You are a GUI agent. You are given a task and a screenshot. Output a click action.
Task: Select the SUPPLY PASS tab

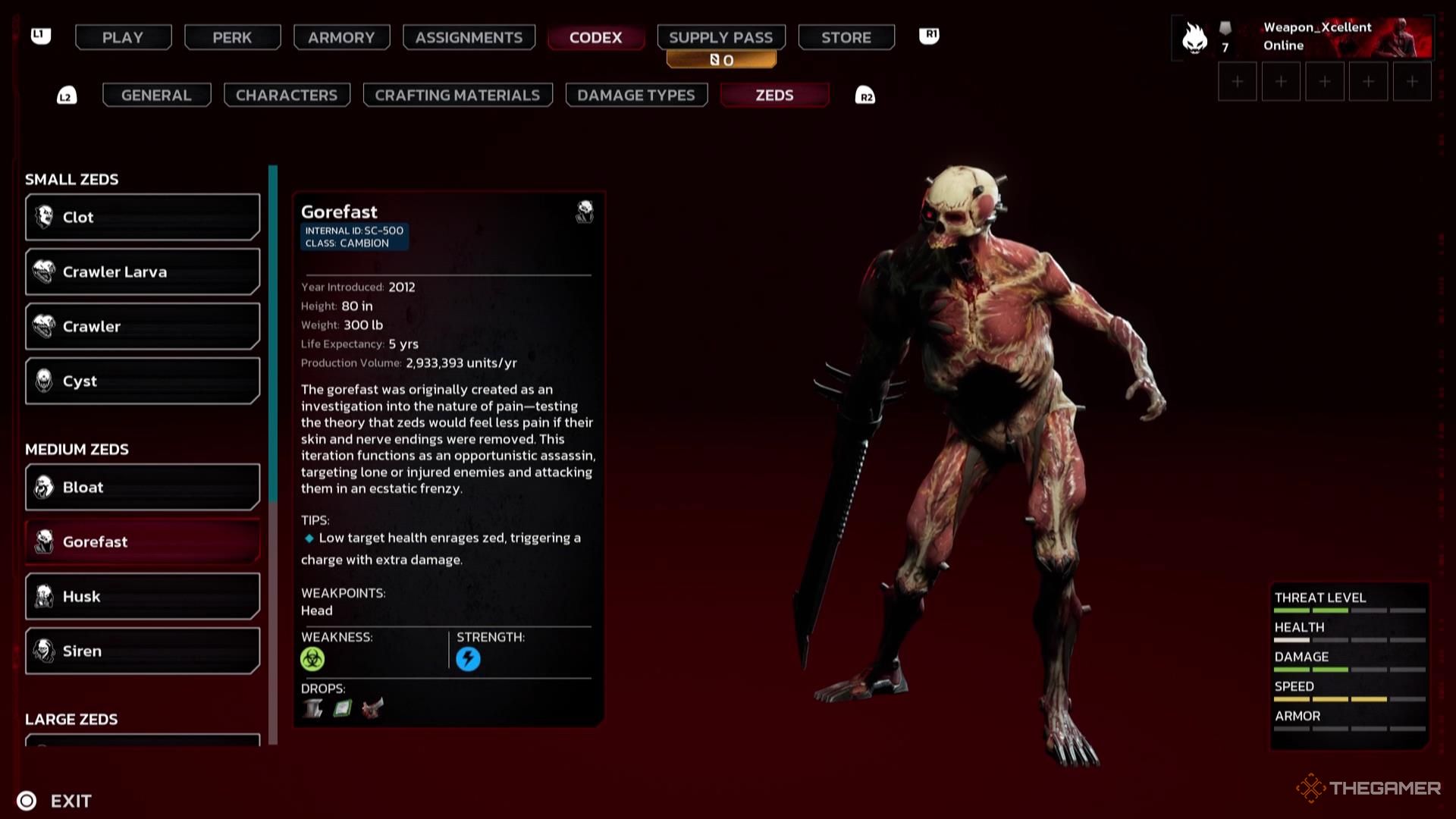coord(720,37)
